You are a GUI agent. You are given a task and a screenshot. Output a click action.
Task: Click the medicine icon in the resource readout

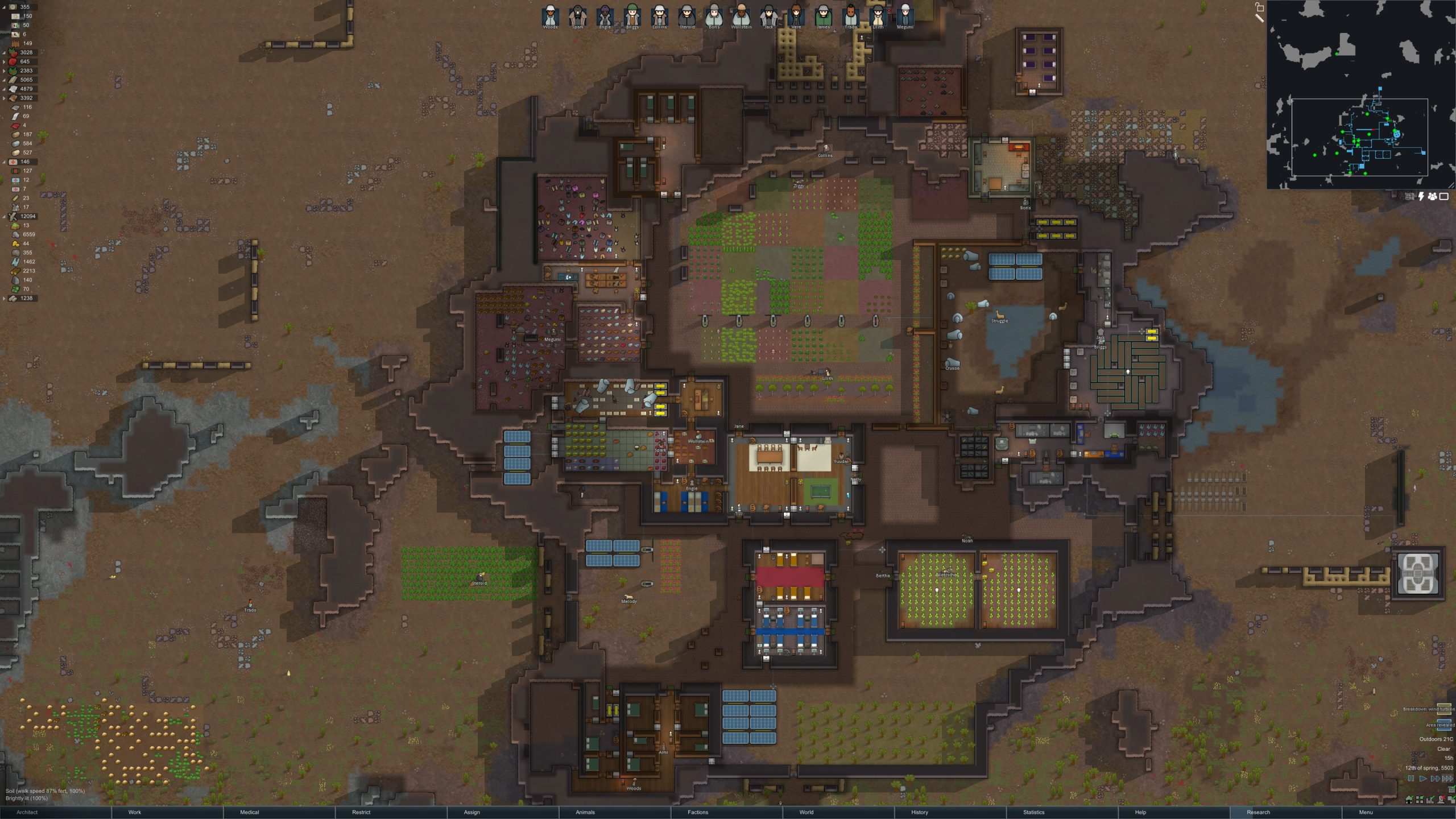[x=12, y=161]
